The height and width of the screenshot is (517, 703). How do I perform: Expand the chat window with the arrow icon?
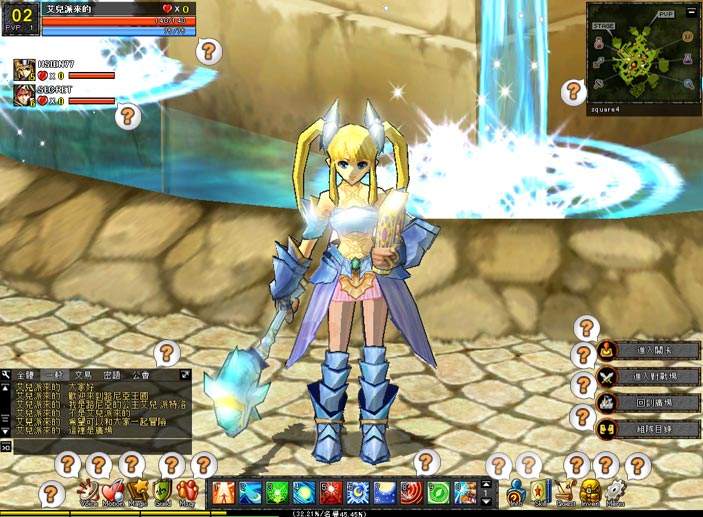(x=185, y=374)
